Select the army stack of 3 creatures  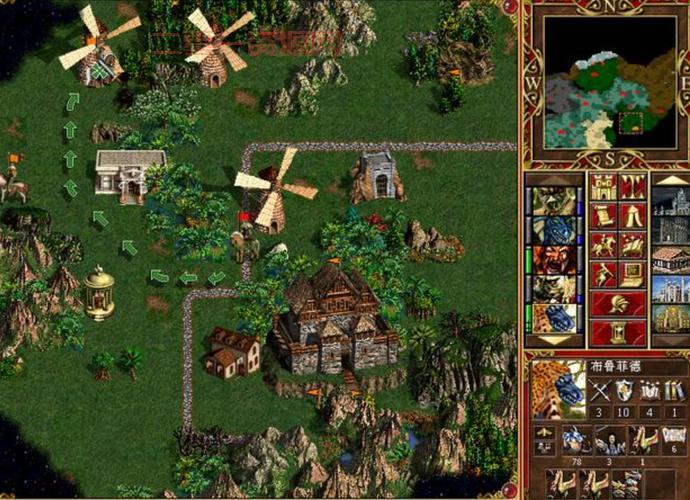611,440
